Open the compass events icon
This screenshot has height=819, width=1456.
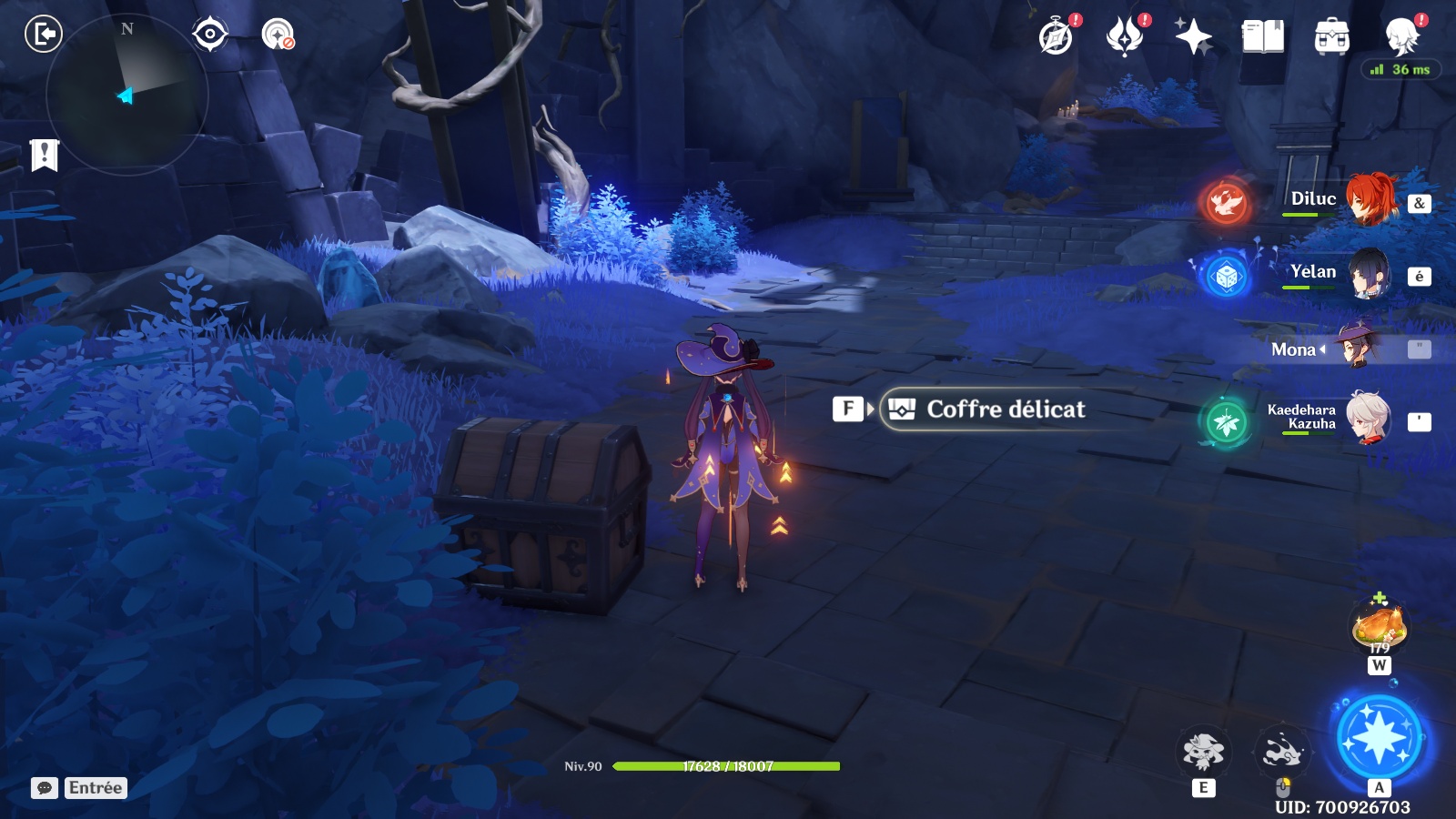click(x=1057, y=37)
